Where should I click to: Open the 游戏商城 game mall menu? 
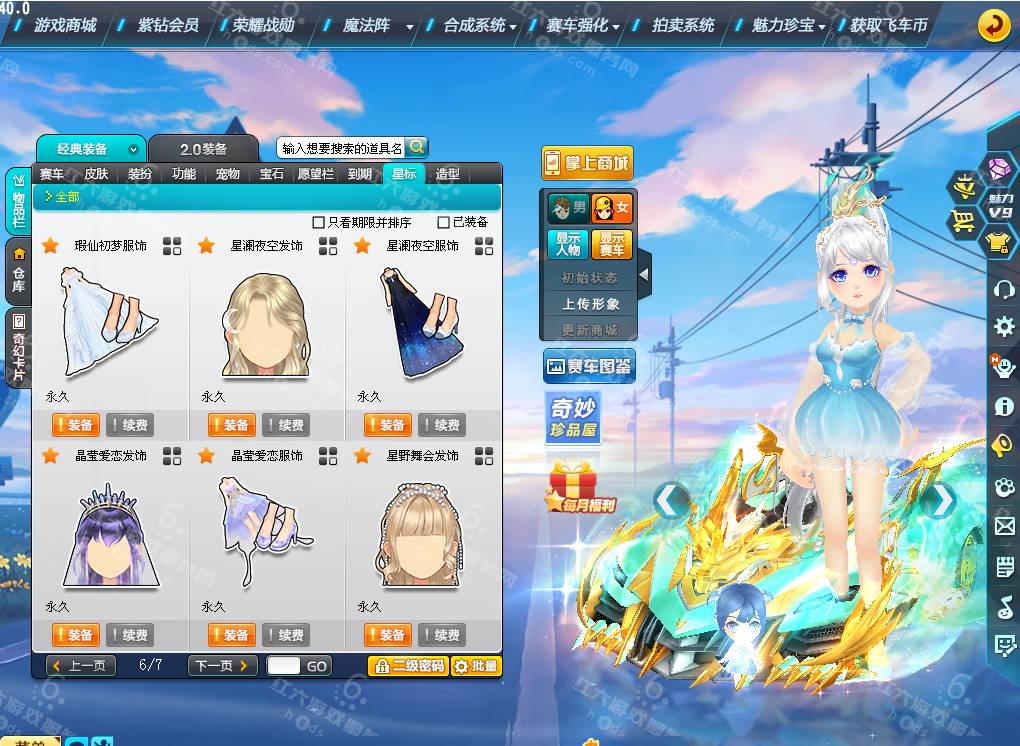tap(66, 25)
